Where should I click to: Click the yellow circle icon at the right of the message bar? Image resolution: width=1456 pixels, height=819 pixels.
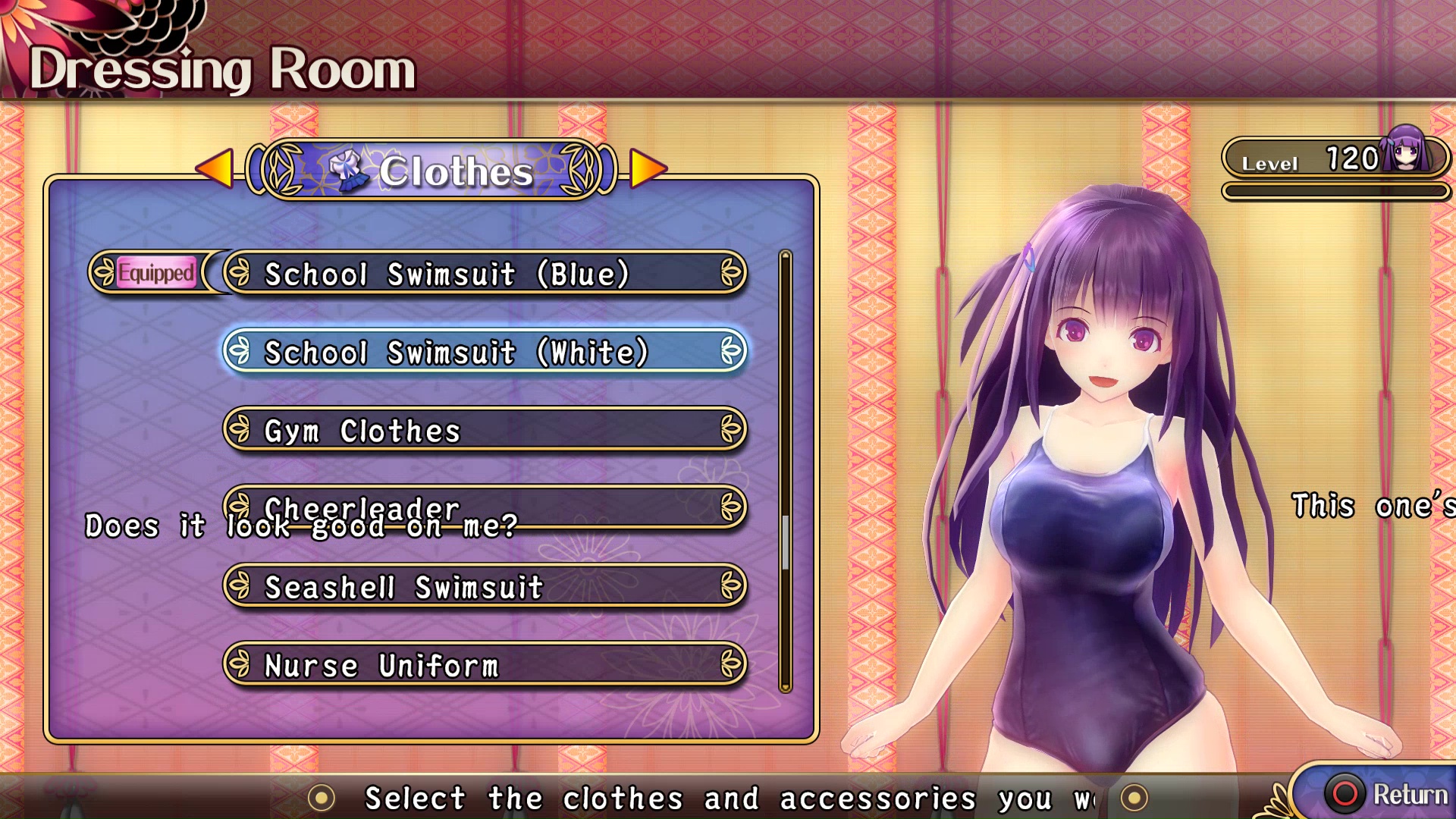pyautogui.click(x=1134, y=796)
